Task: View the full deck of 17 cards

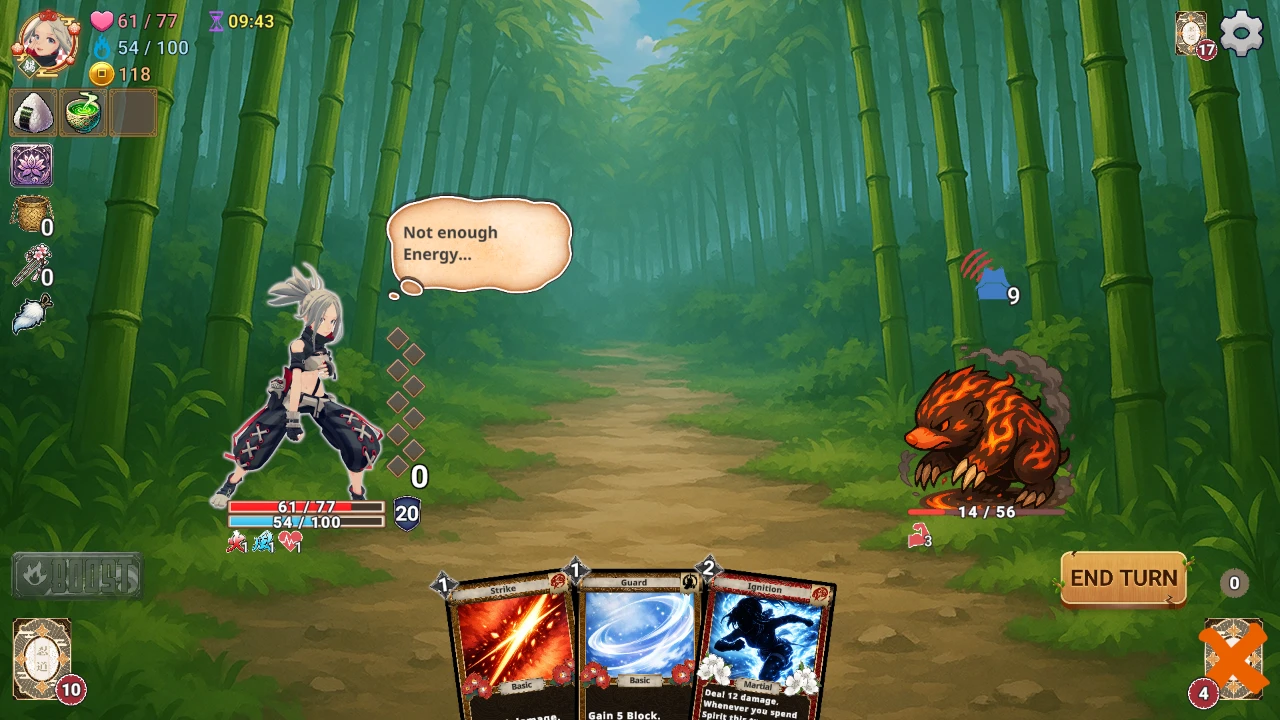Action: click(x=1192, y=34)
